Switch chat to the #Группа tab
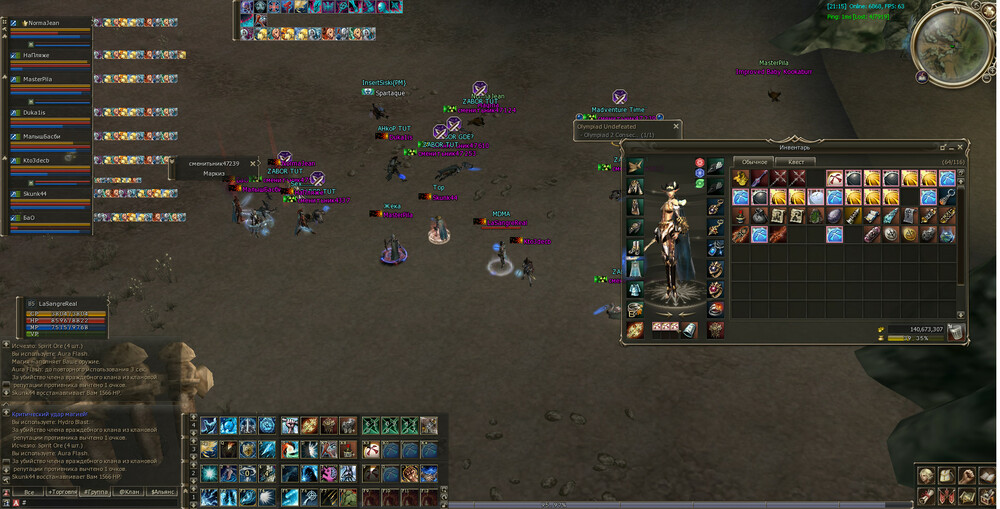The height and width of the screenshot is (509, 1000). [96, 492]
